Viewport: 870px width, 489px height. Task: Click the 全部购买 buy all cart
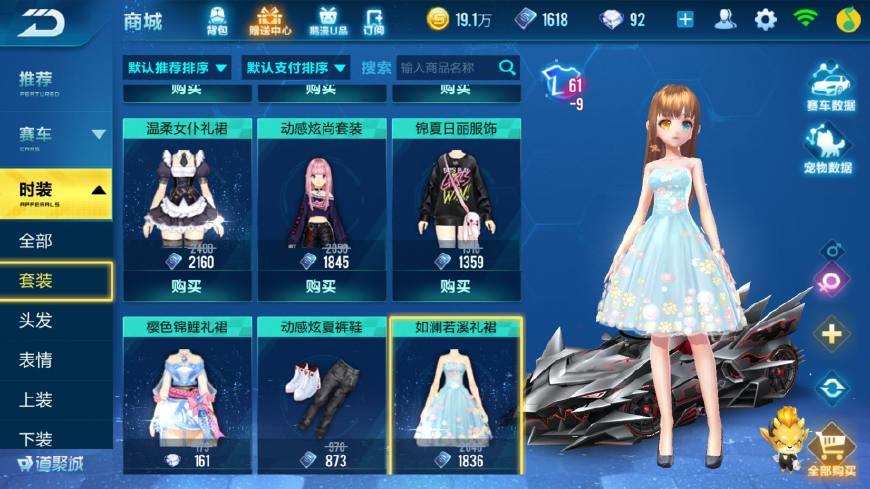(x=831, y=450)
